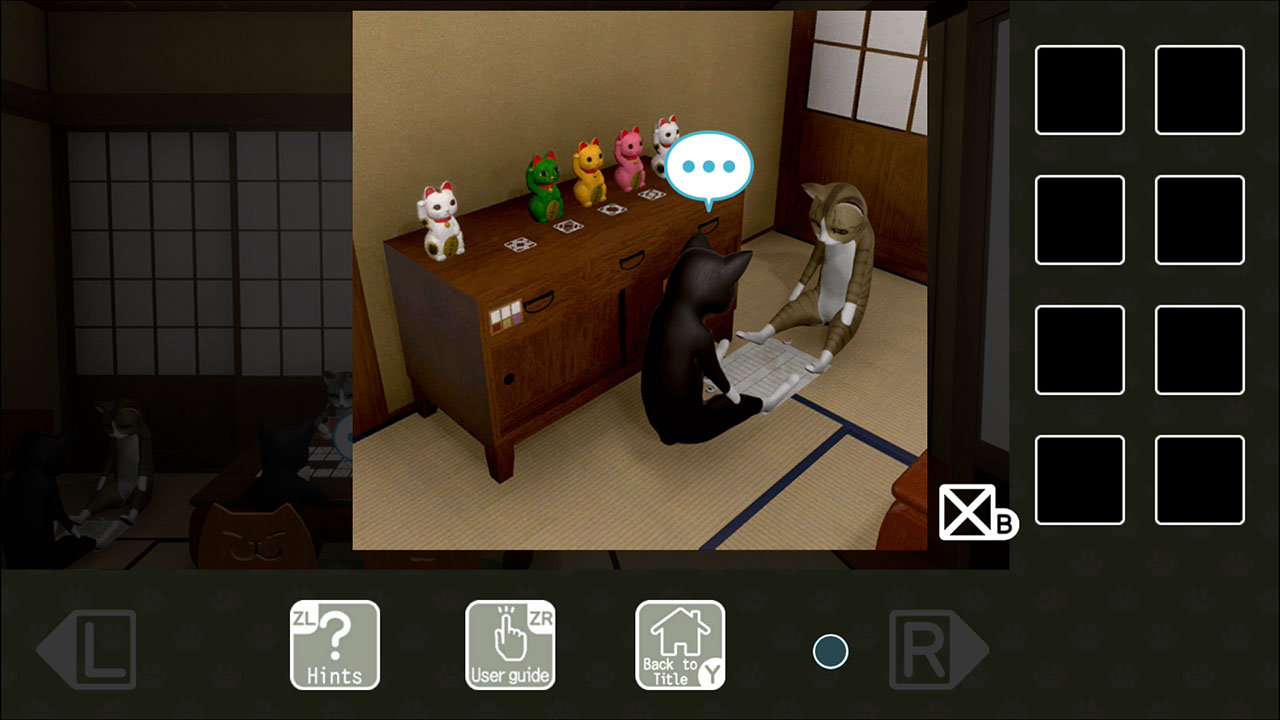
Task: Select the top-left inventory slot
Action: click(1079, 88)
